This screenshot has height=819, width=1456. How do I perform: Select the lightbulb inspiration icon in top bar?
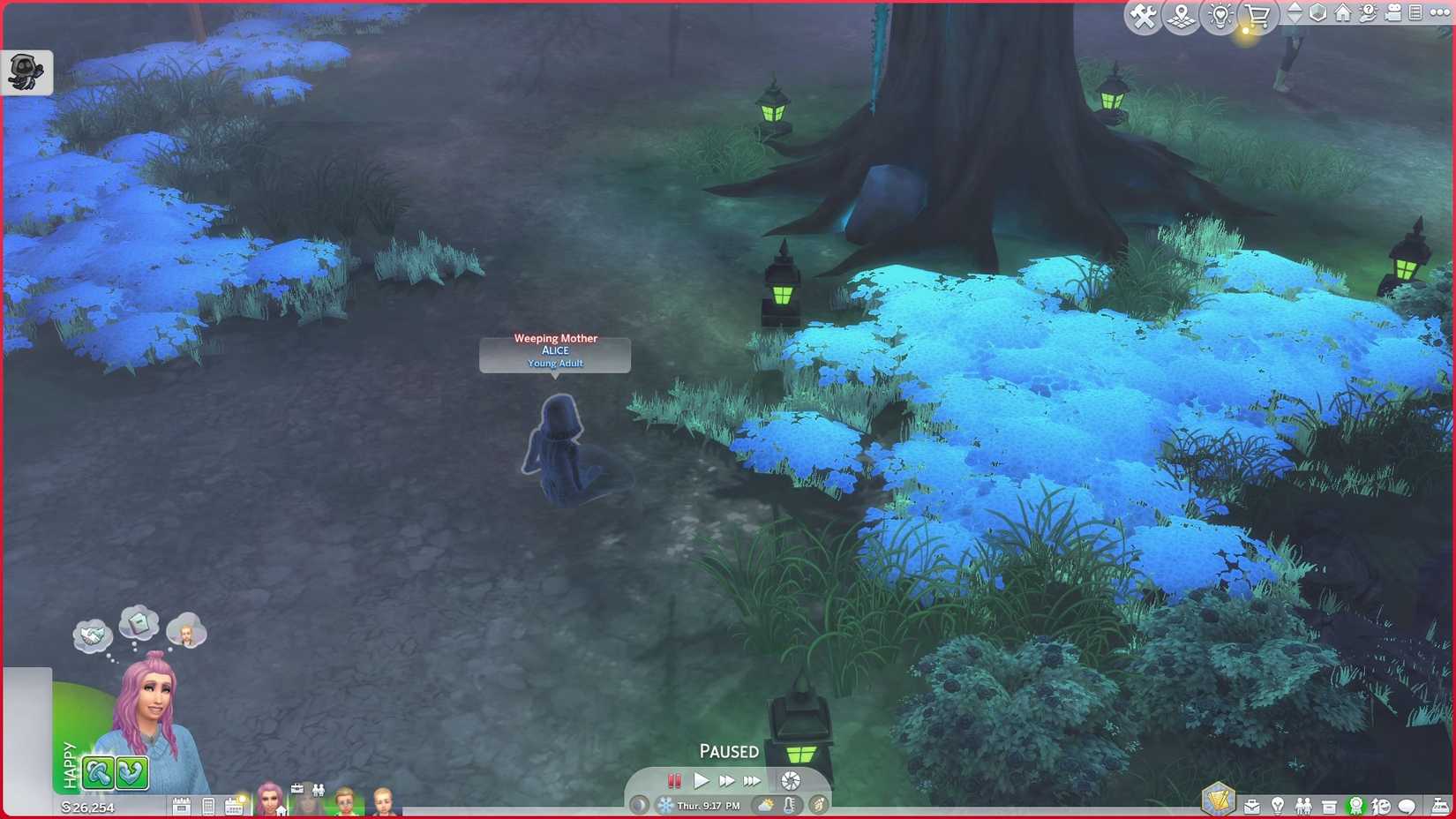[x=1220, y=16]
